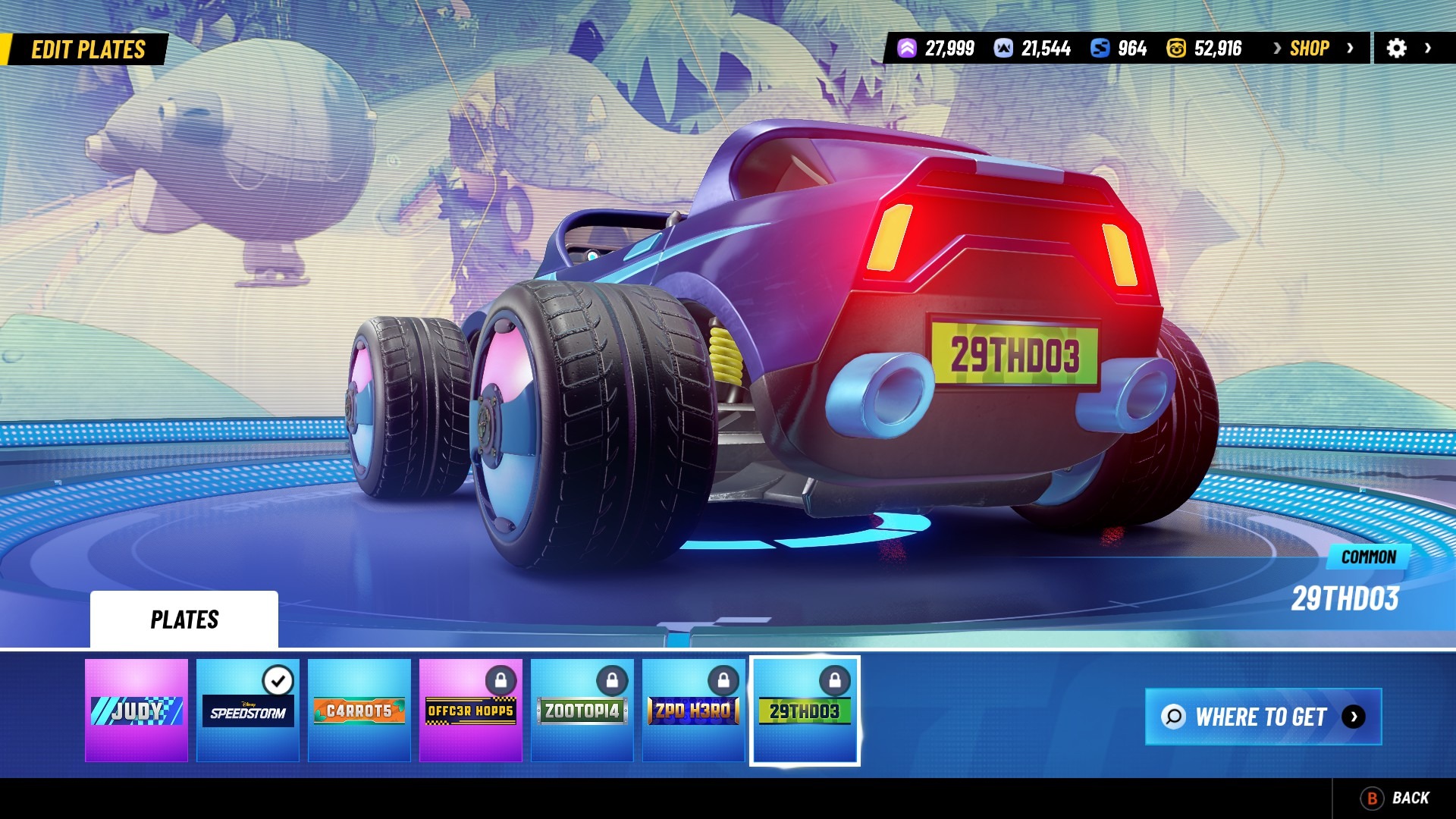Open the Where To Get info
This screenshot has width=1456, height=819.
[x=1263, y=717]
